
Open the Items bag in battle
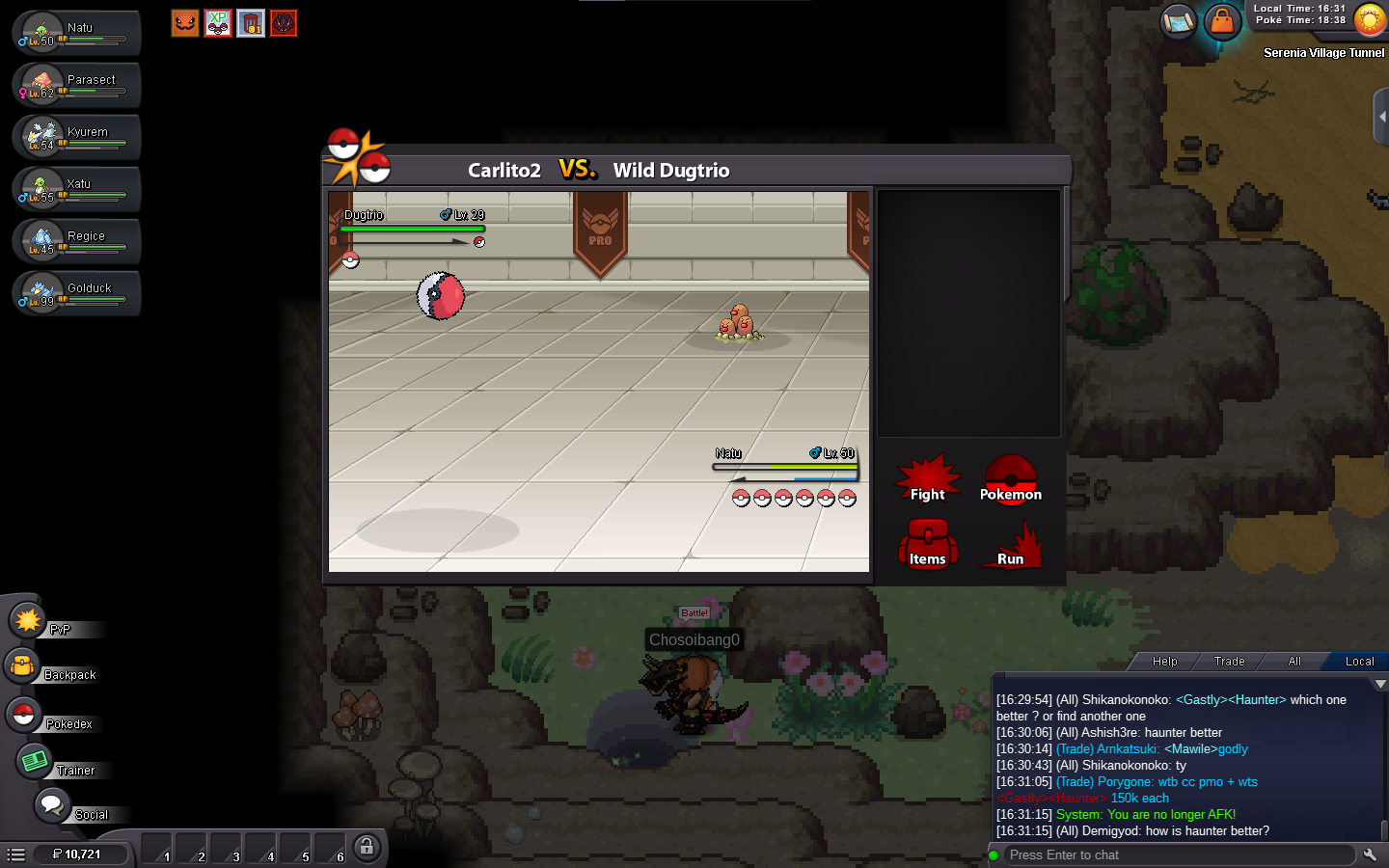tap(927, 545)
